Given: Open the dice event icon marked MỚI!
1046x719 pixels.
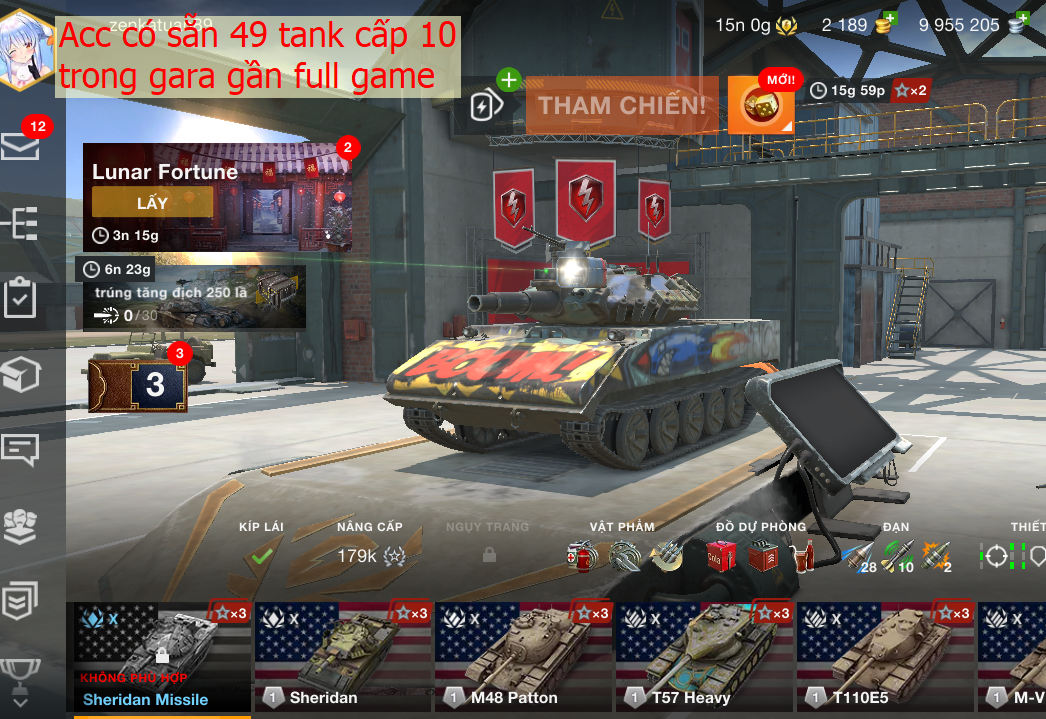Looking at the screenshot, I should click(x=761, y=105).
